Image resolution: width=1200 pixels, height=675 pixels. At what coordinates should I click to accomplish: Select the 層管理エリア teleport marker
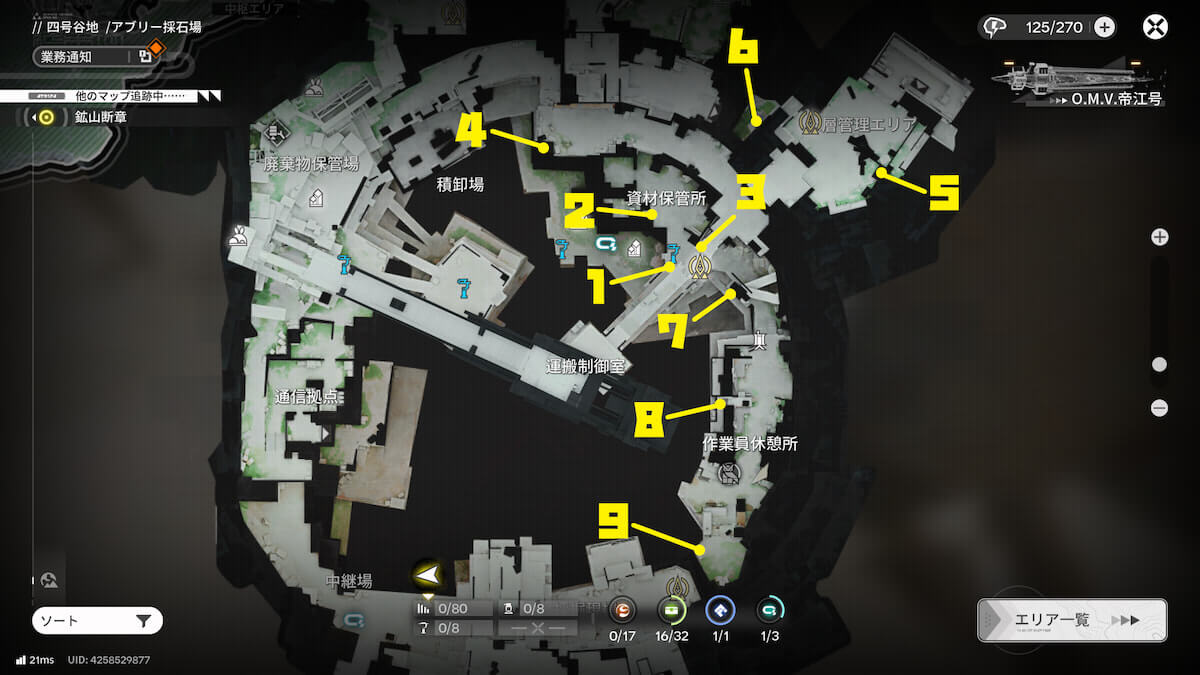click(x=809, y=123)
